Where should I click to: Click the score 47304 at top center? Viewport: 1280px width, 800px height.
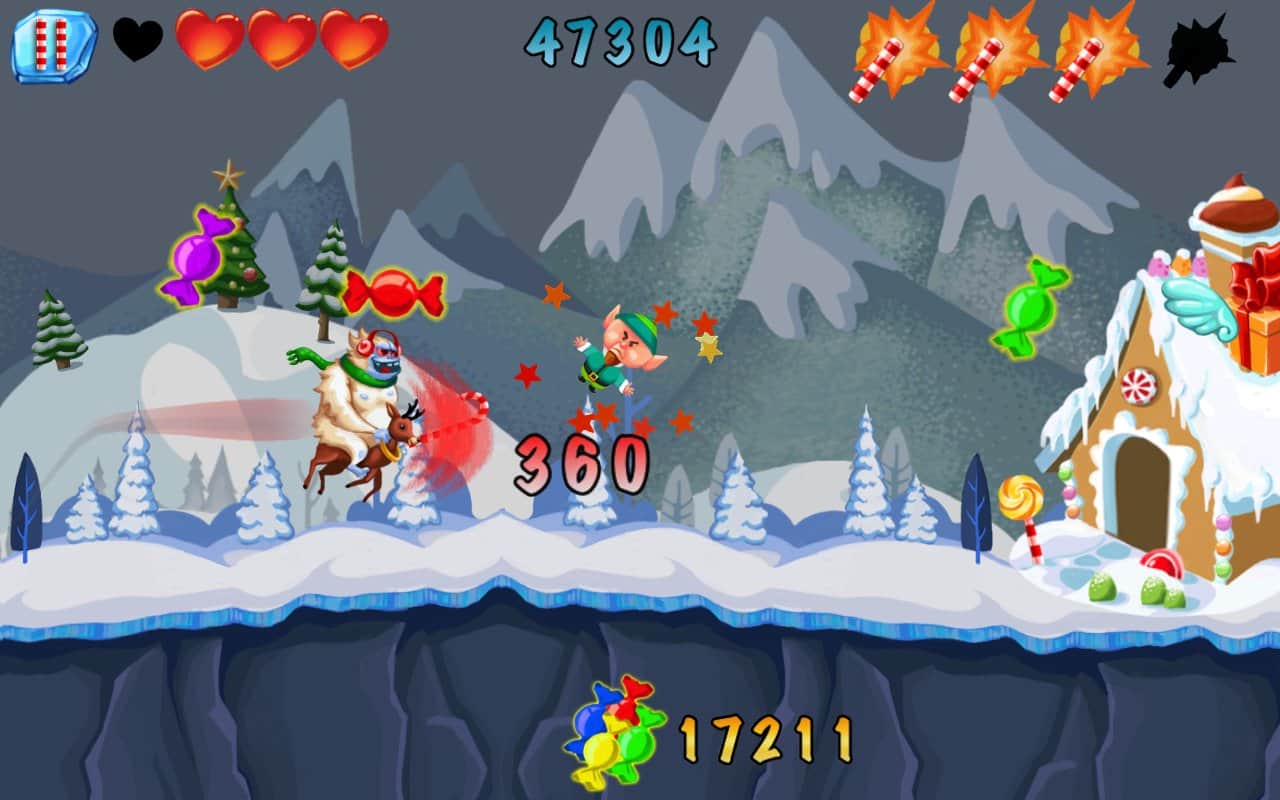pos(620,43)
